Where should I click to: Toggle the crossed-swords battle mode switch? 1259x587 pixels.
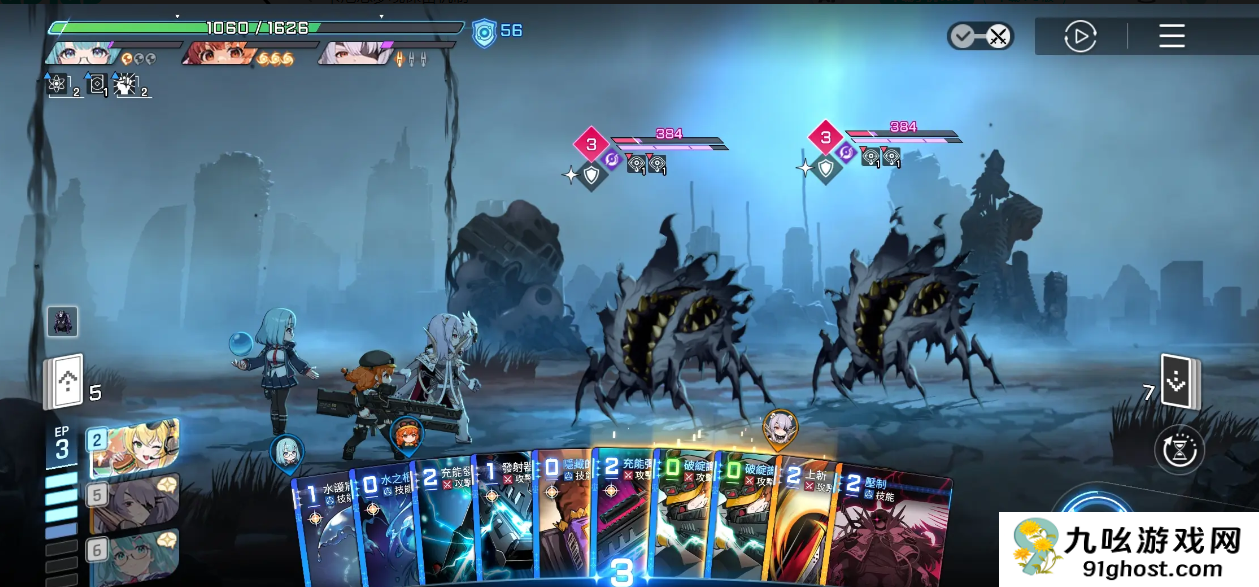(980, 37)
